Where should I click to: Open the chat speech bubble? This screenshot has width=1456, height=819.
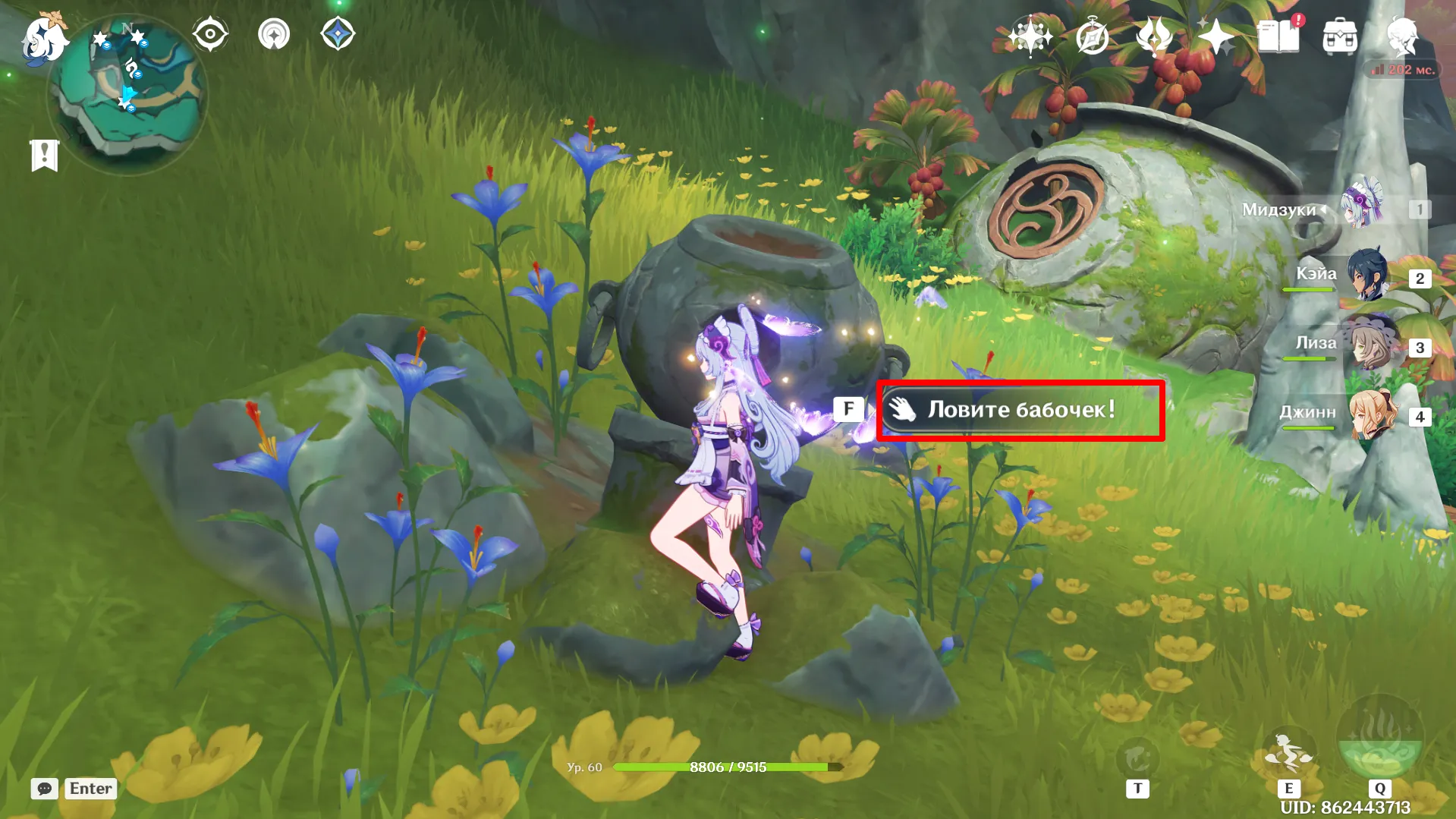click(45, 789)
